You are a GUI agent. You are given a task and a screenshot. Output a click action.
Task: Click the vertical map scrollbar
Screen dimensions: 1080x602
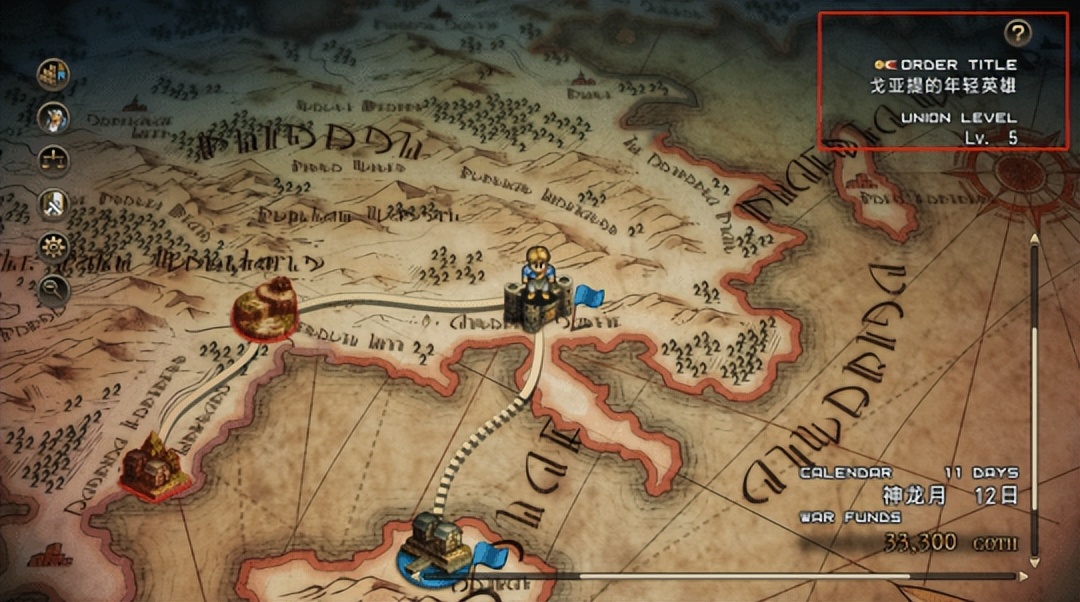pyautogui.click(x=1034, y=400)
